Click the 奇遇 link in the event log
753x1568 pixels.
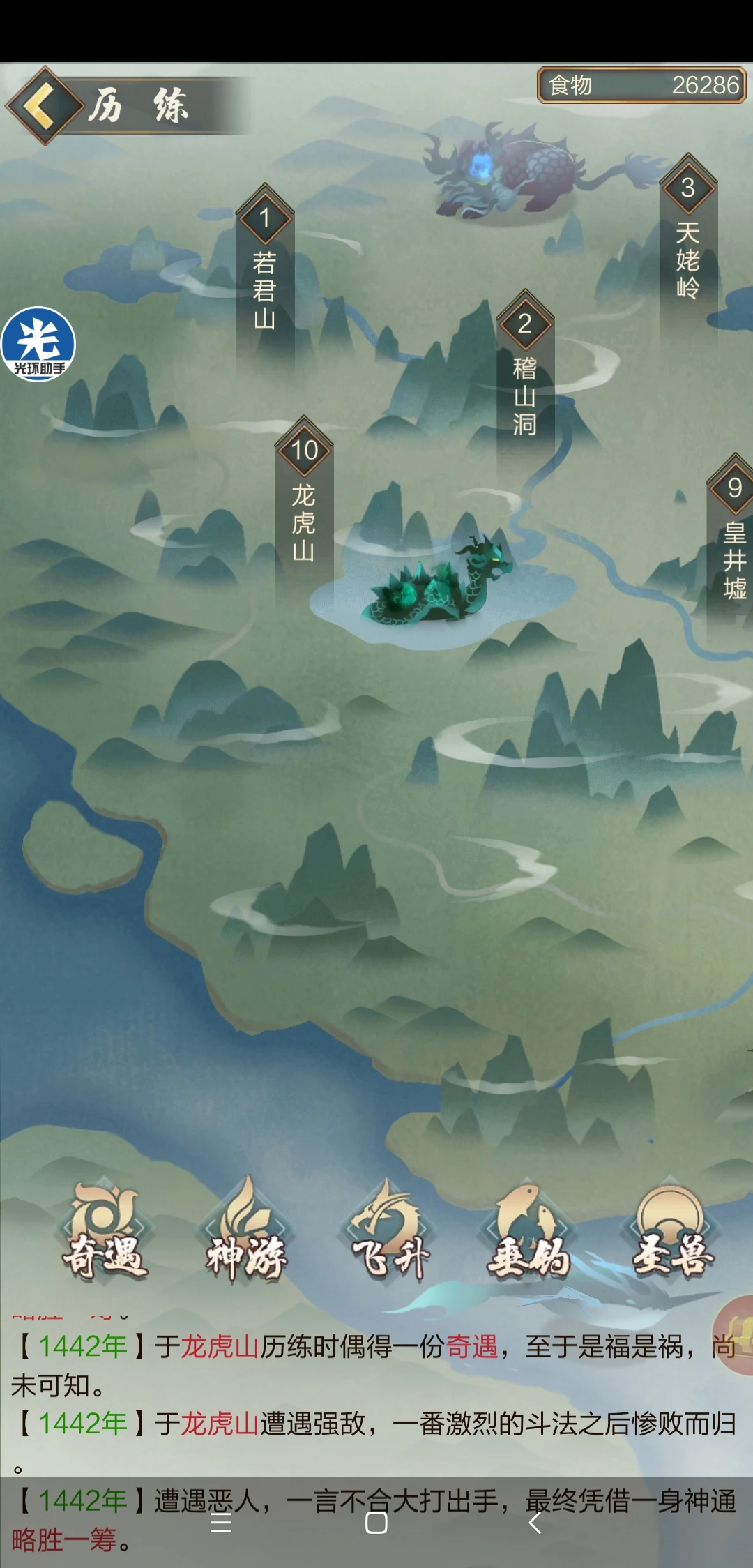[472, 1347]
